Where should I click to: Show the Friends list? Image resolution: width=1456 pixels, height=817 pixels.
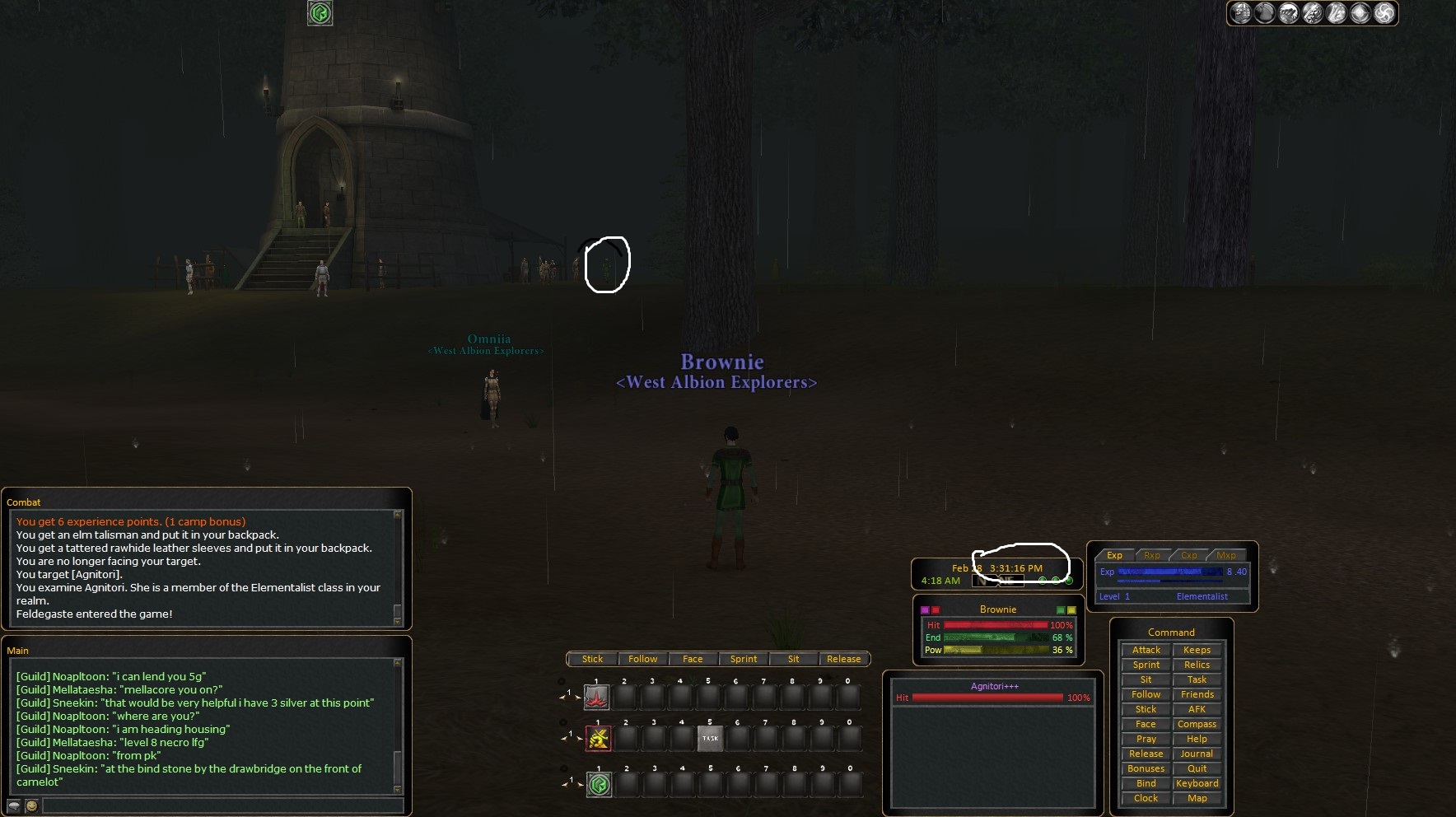[x=1197, y=694]
